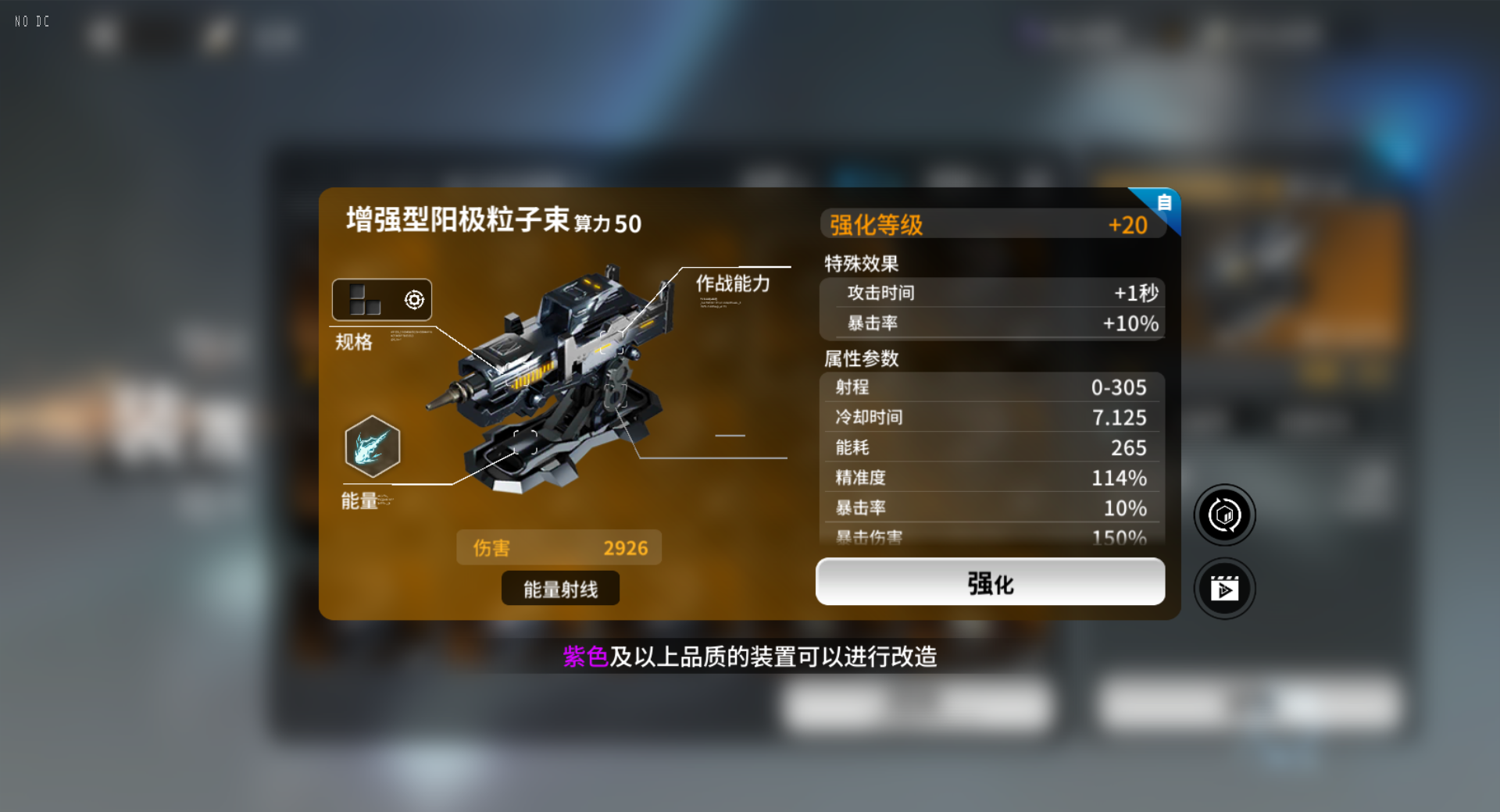Click the 伤害 2926 damage bar
Screen dimensions: 1500x812
(559, 547)
